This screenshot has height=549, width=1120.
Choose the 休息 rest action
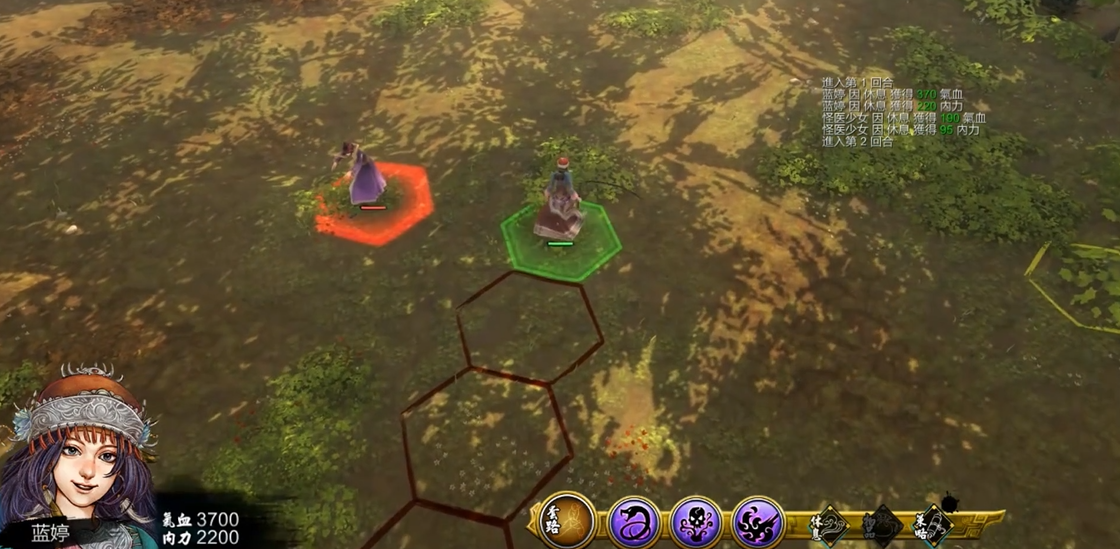click(831, 524)
